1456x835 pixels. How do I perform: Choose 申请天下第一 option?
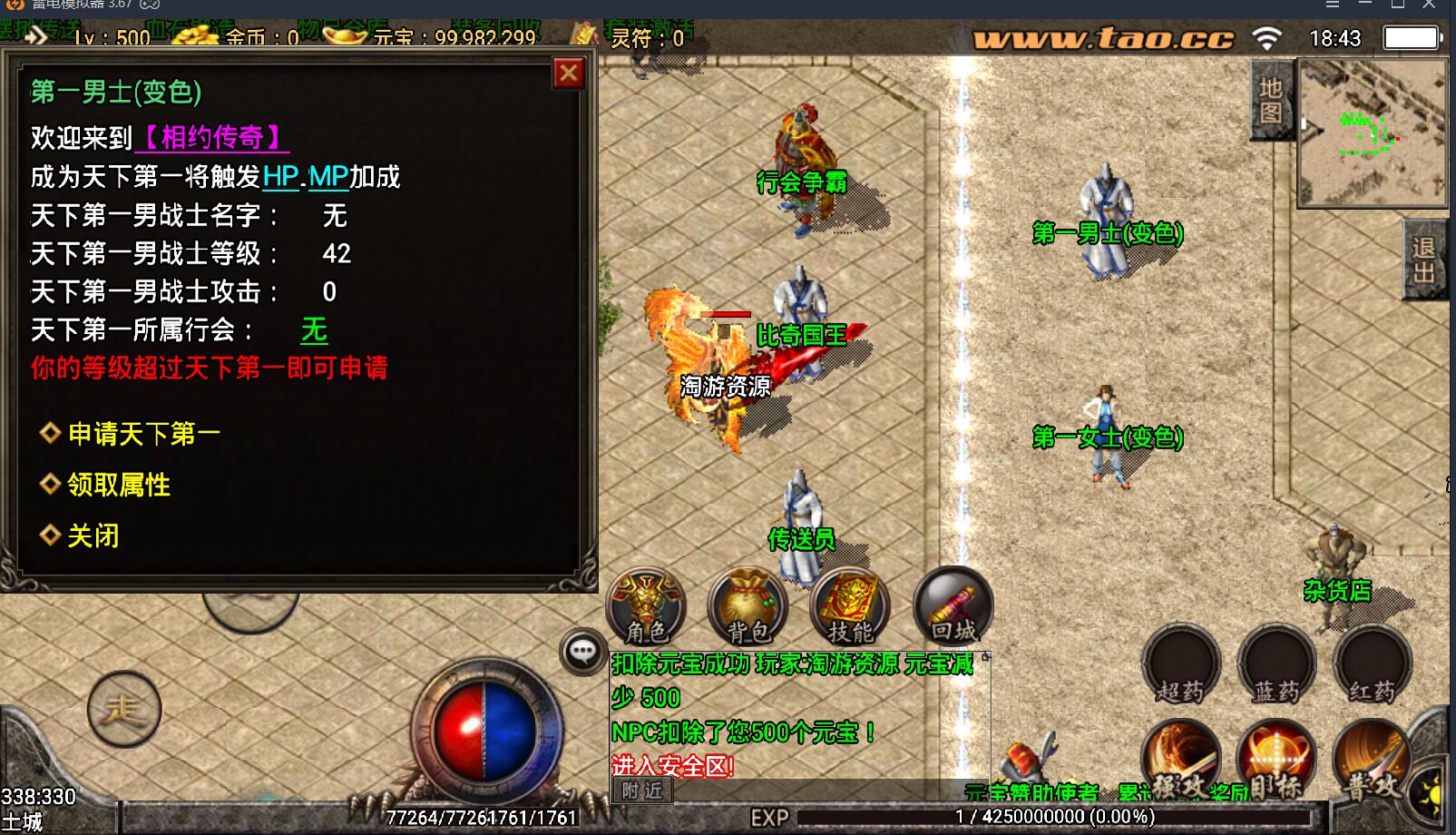click(x=143, y=434)
